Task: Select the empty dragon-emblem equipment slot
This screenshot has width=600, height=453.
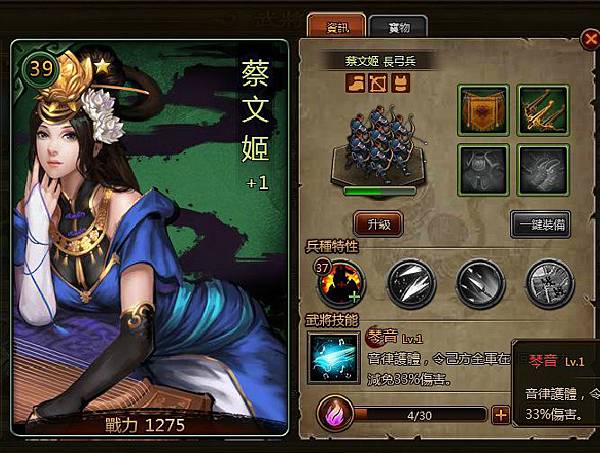Action: click(543, 170)
